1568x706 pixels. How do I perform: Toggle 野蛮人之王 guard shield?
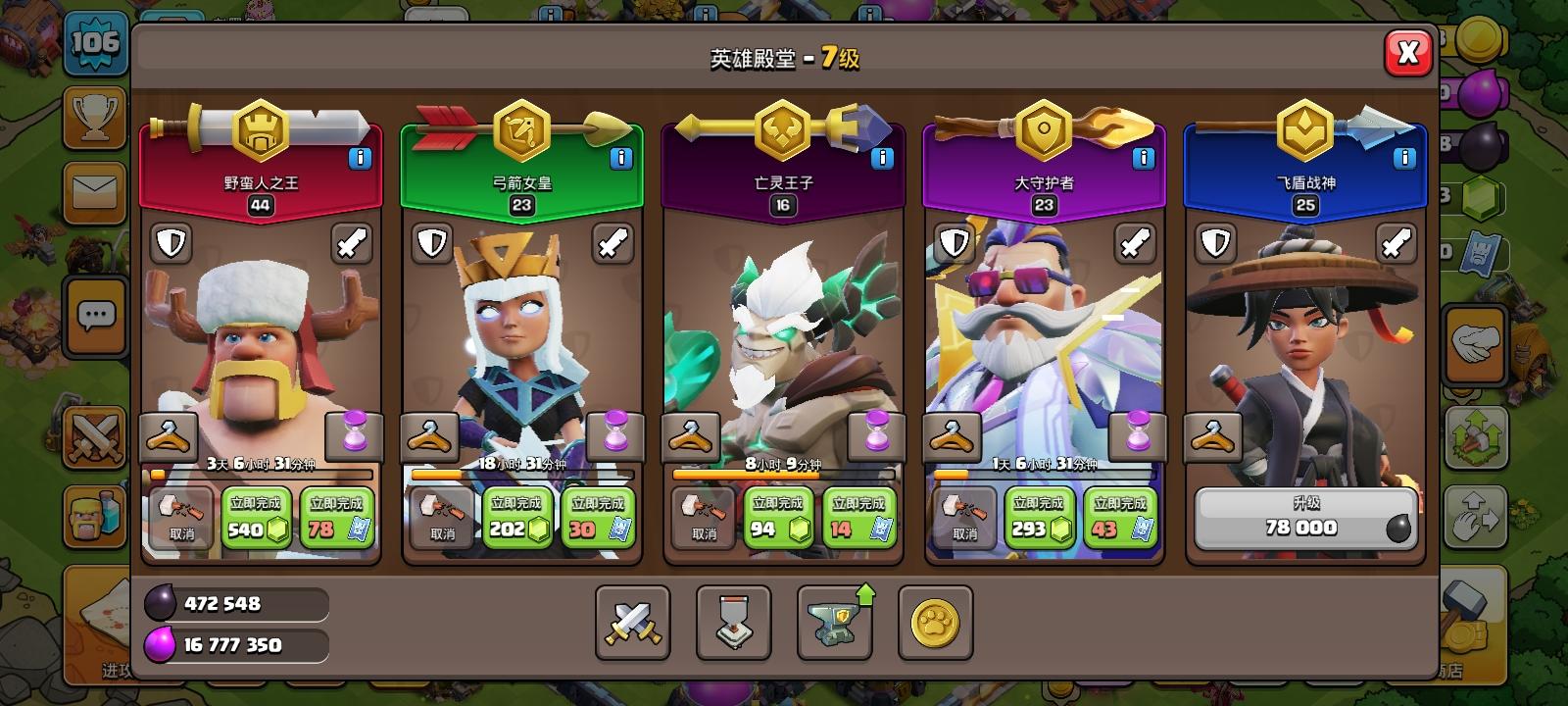171,243
